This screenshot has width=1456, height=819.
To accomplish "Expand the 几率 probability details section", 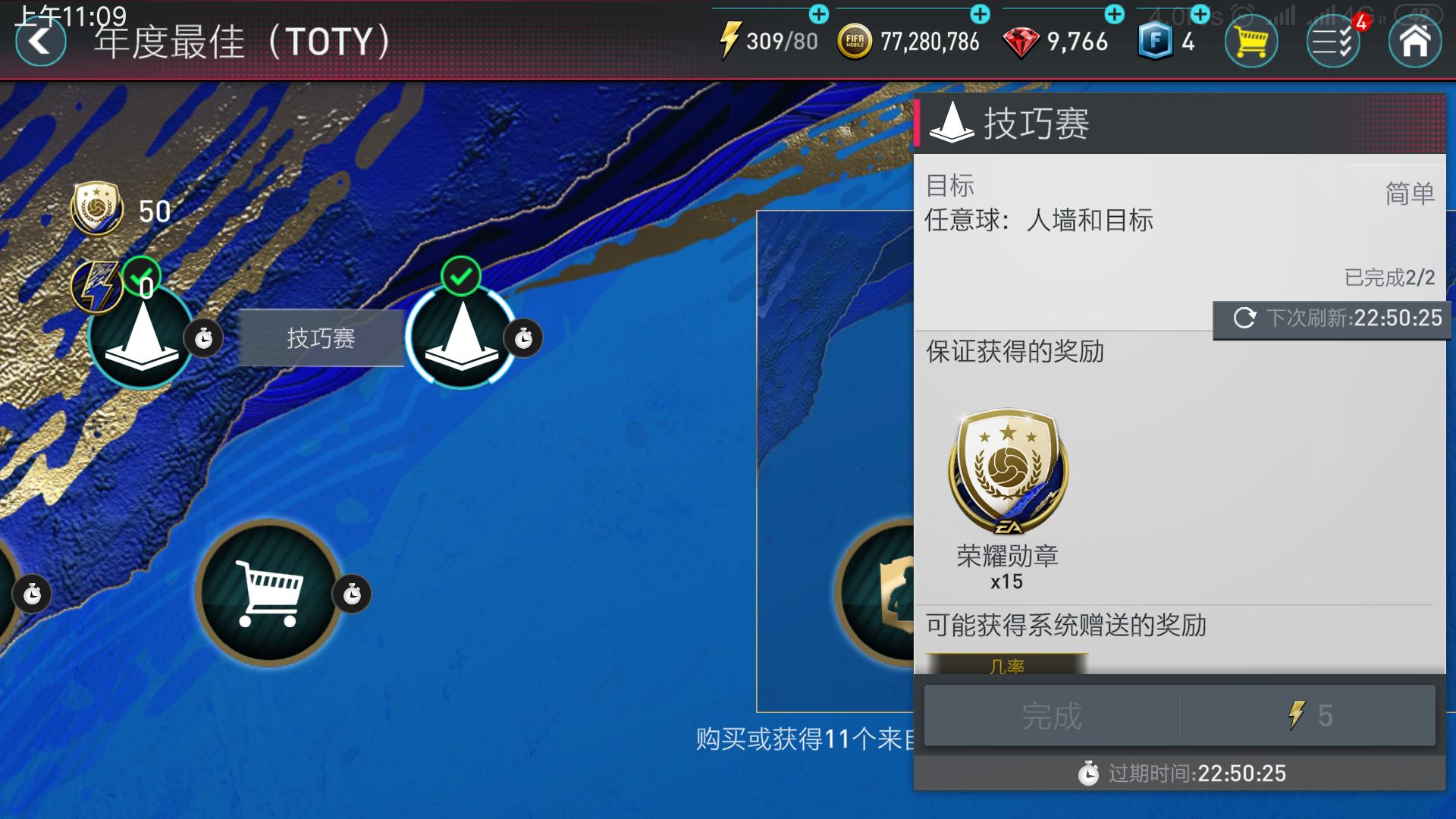I will 1009,666.
